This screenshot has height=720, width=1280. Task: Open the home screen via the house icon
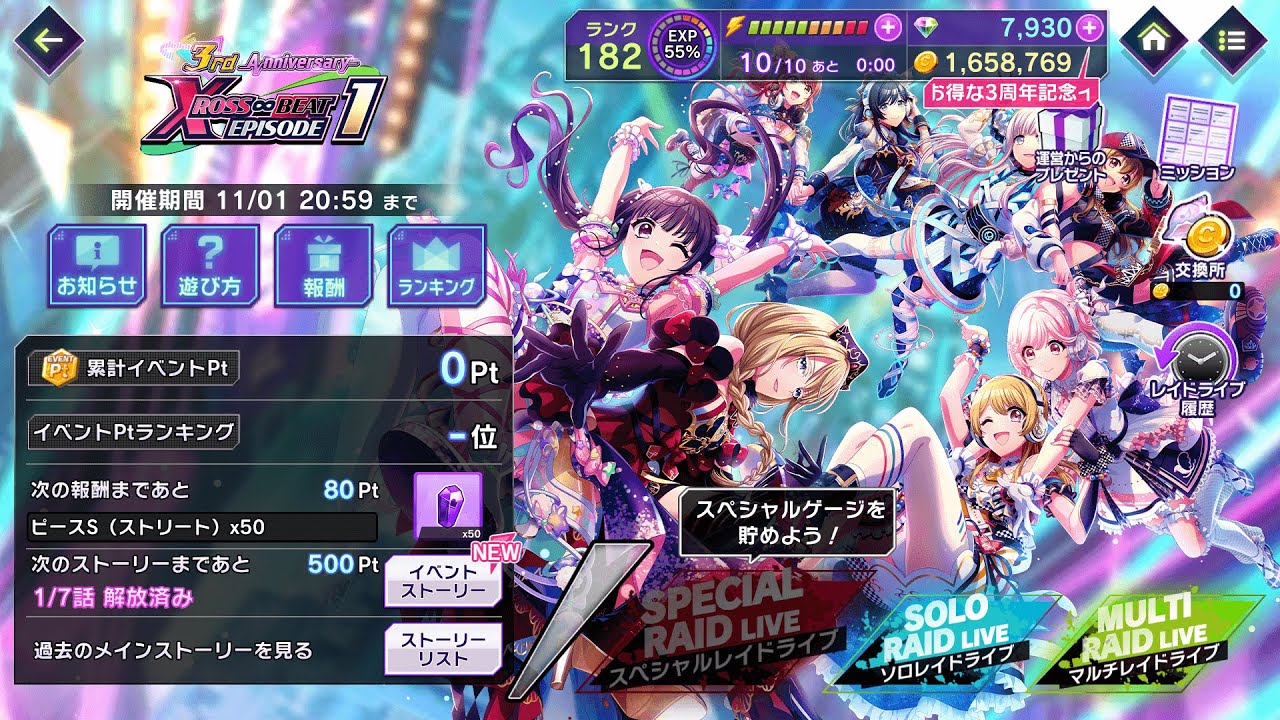[1153, 40]
